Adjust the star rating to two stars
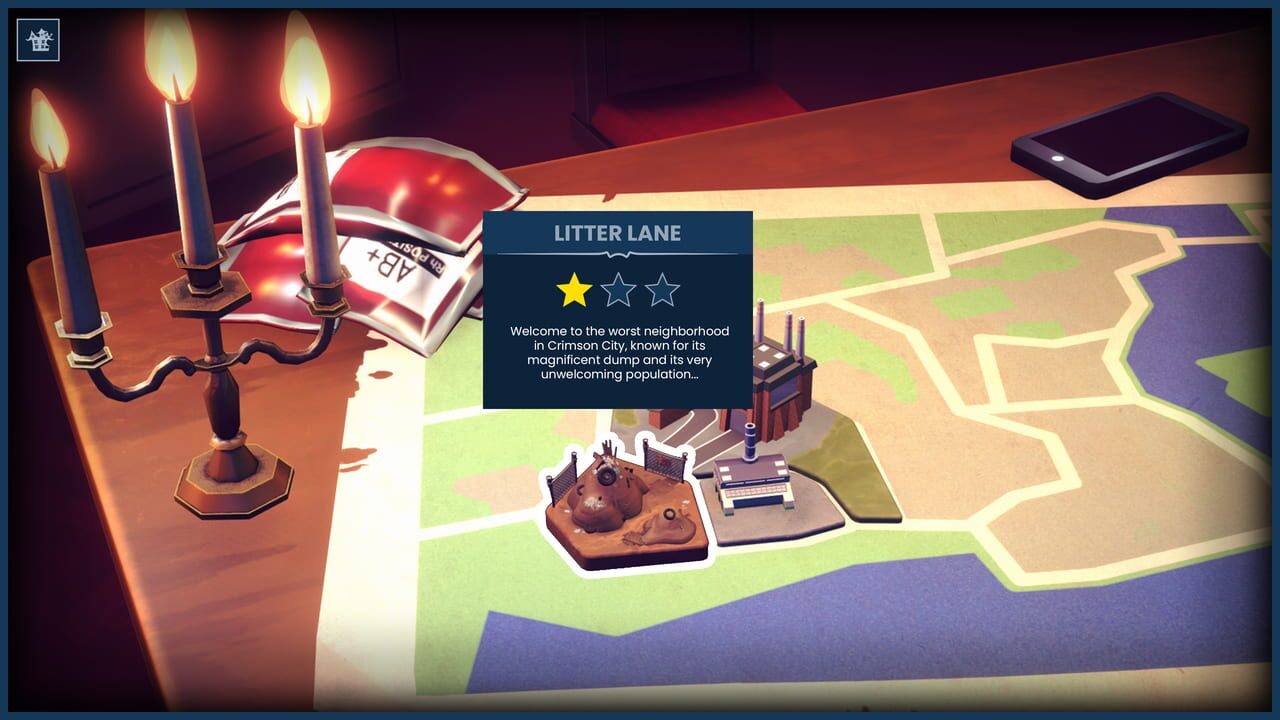Screen dimensions: 1280x720 pos(619,291)
